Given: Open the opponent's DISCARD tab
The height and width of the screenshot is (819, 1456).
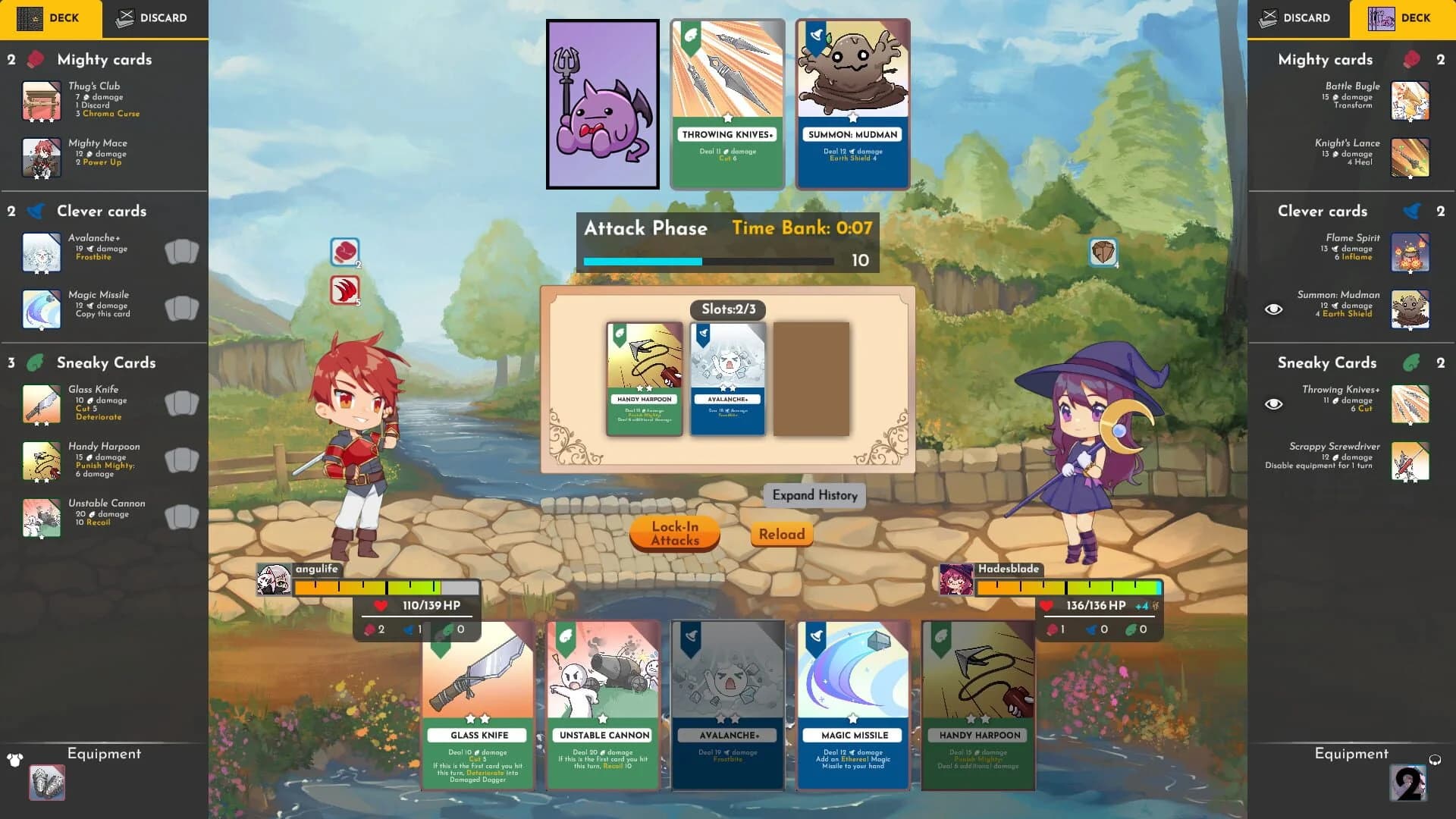Looking at the screenshot, I should [1298, 18].
